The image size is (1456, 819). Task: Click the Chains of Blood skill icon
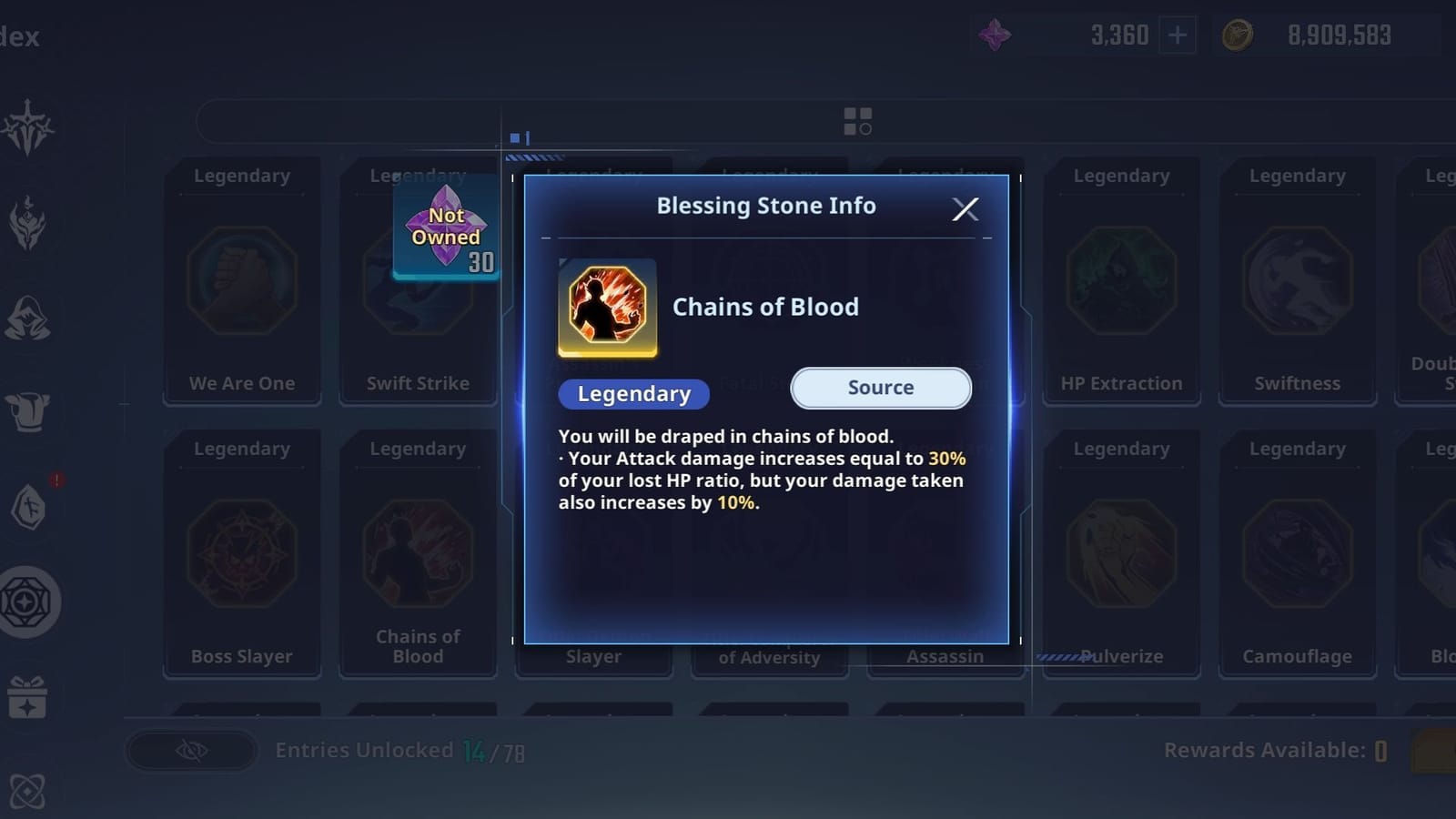[x=608, y=309]
